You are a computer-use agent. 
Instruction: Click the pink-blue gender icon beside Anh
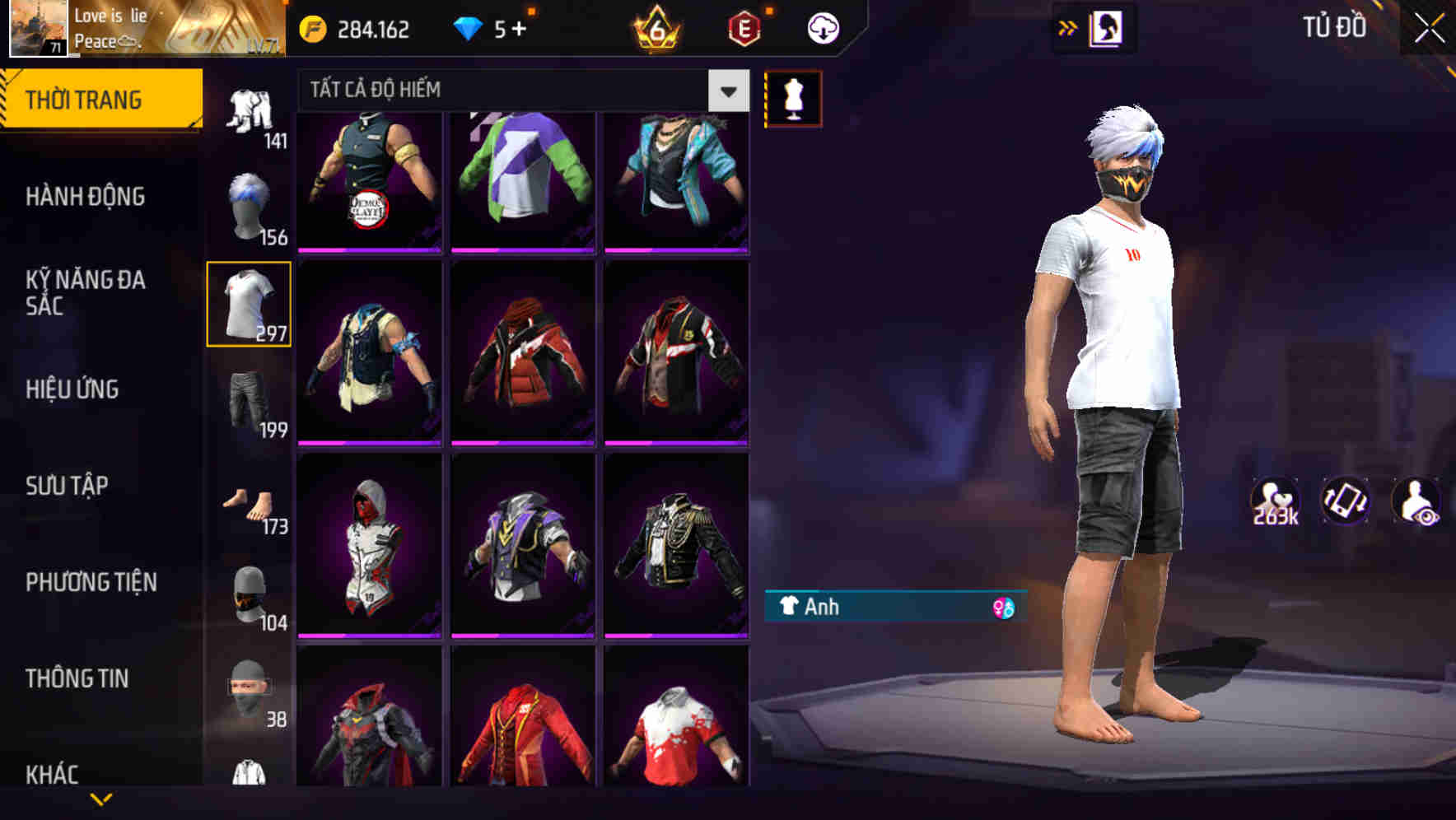(x=1004, y=608)
